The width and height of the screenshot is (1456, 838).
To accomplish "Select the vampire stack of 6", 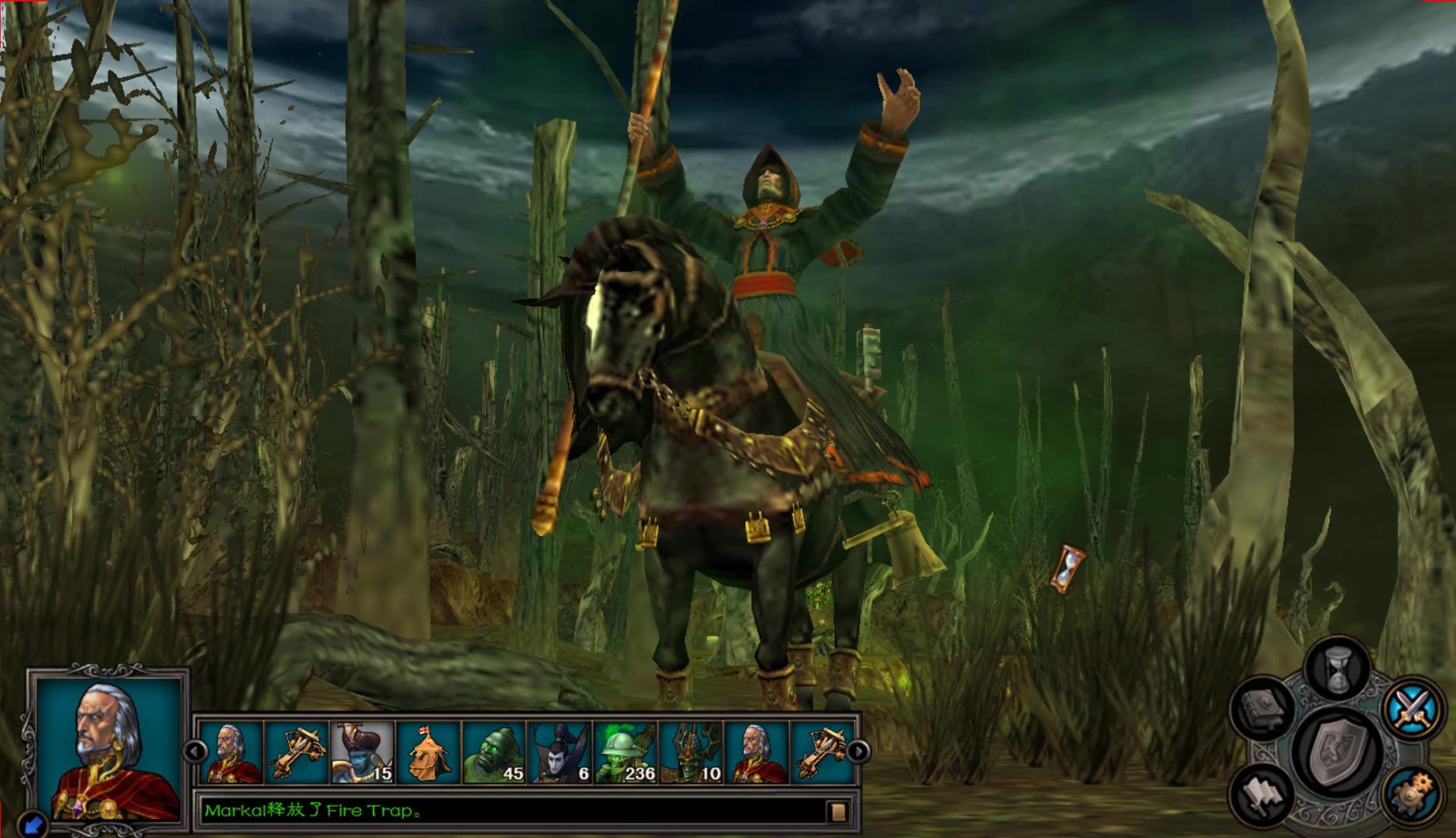I will (560, 752).
